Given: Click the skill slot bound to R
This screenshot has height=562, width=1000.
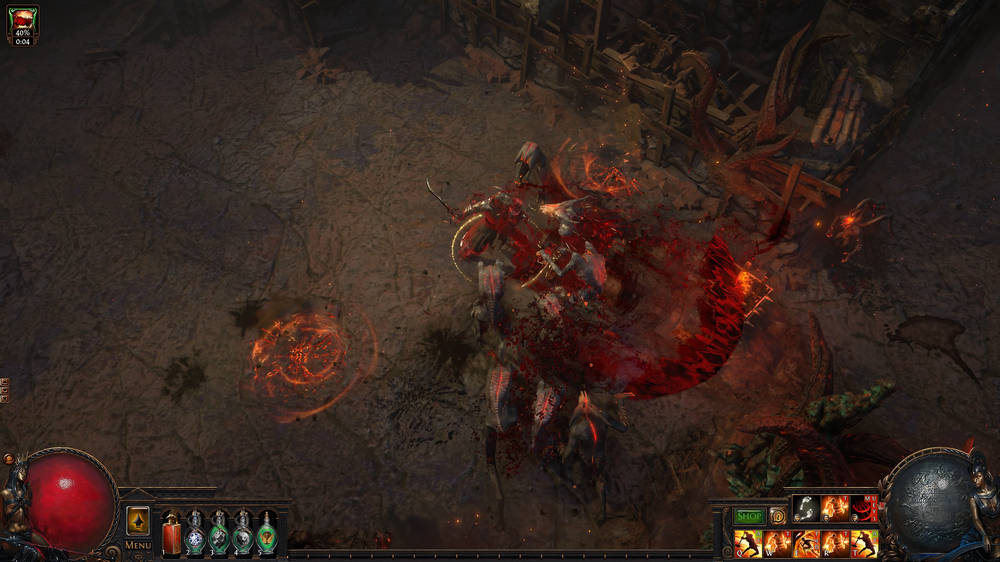Looking at the screenshot, I should coord(835,544).
